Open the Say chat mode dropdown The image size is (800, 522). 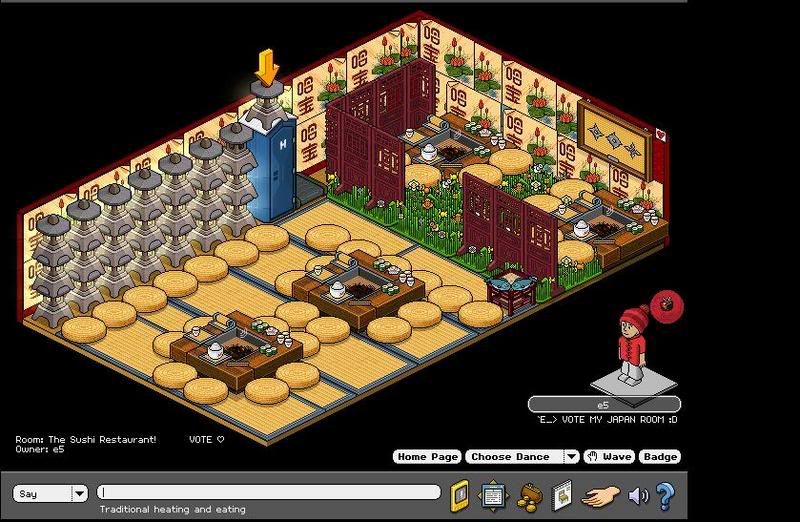tap(79, 493)
